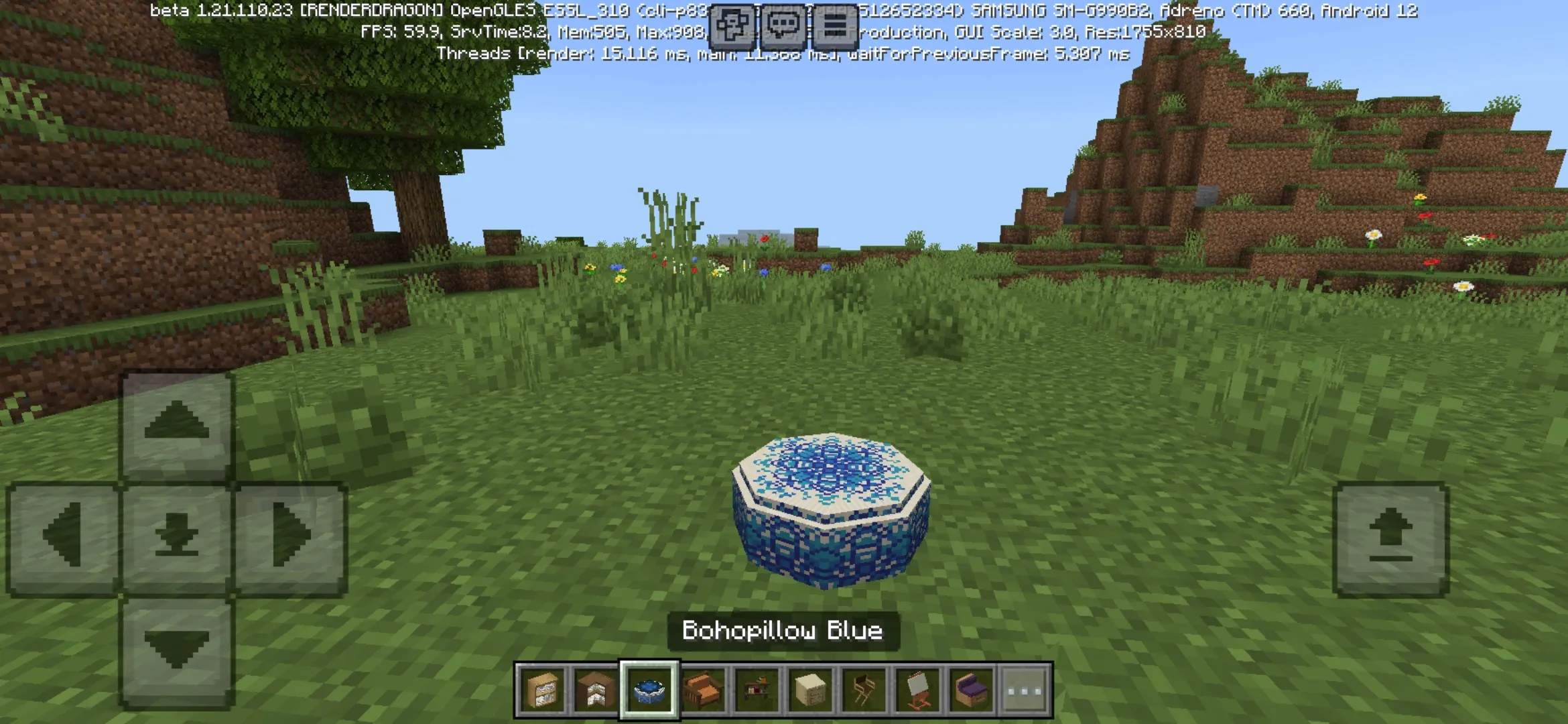1568x724 pixels.
Task: Tap the move backward arrow
Action: [x=177, y=650]
